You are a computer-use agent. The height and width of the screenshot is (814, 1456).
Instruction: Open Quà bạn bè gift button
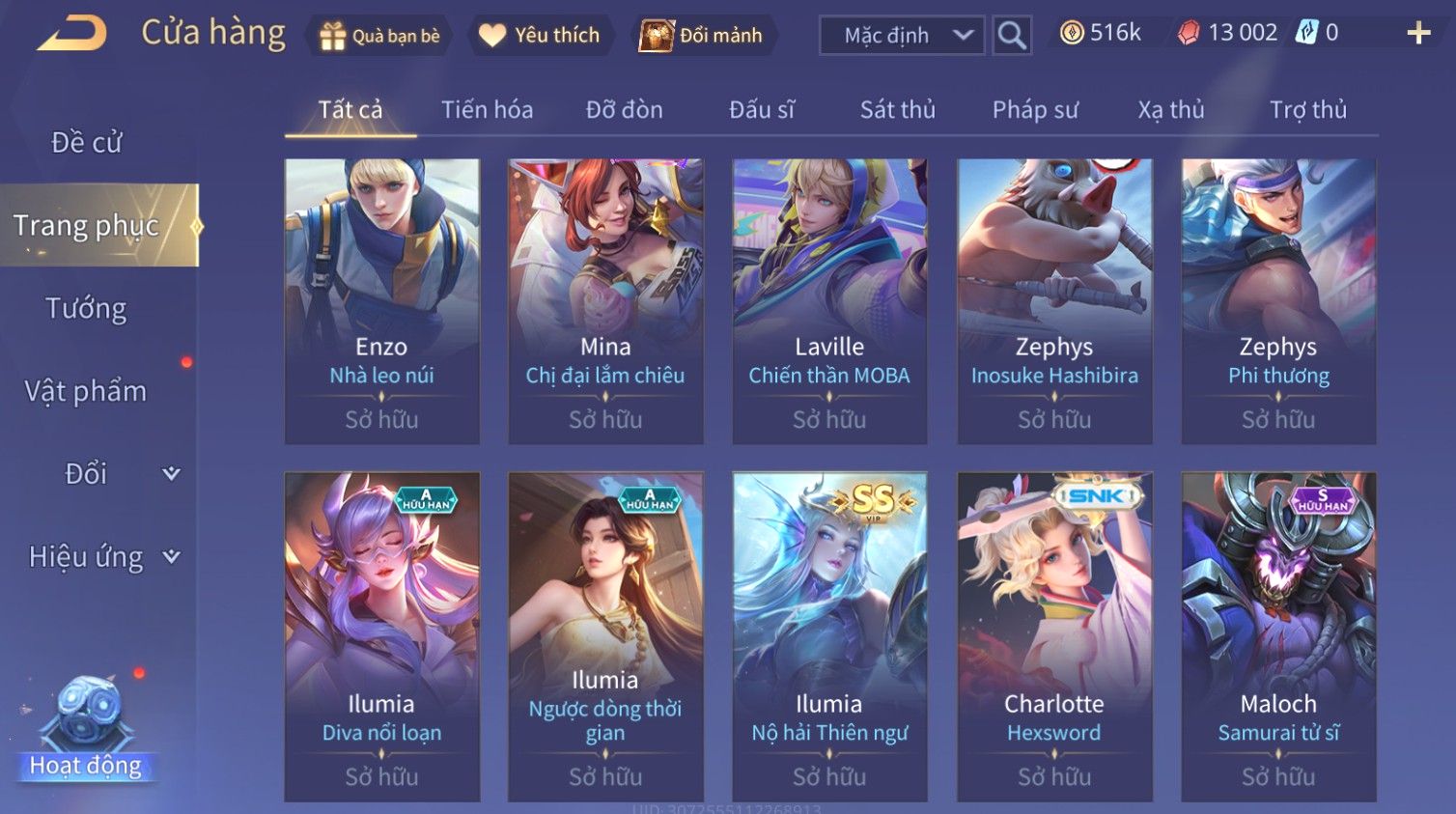(379, 36)
